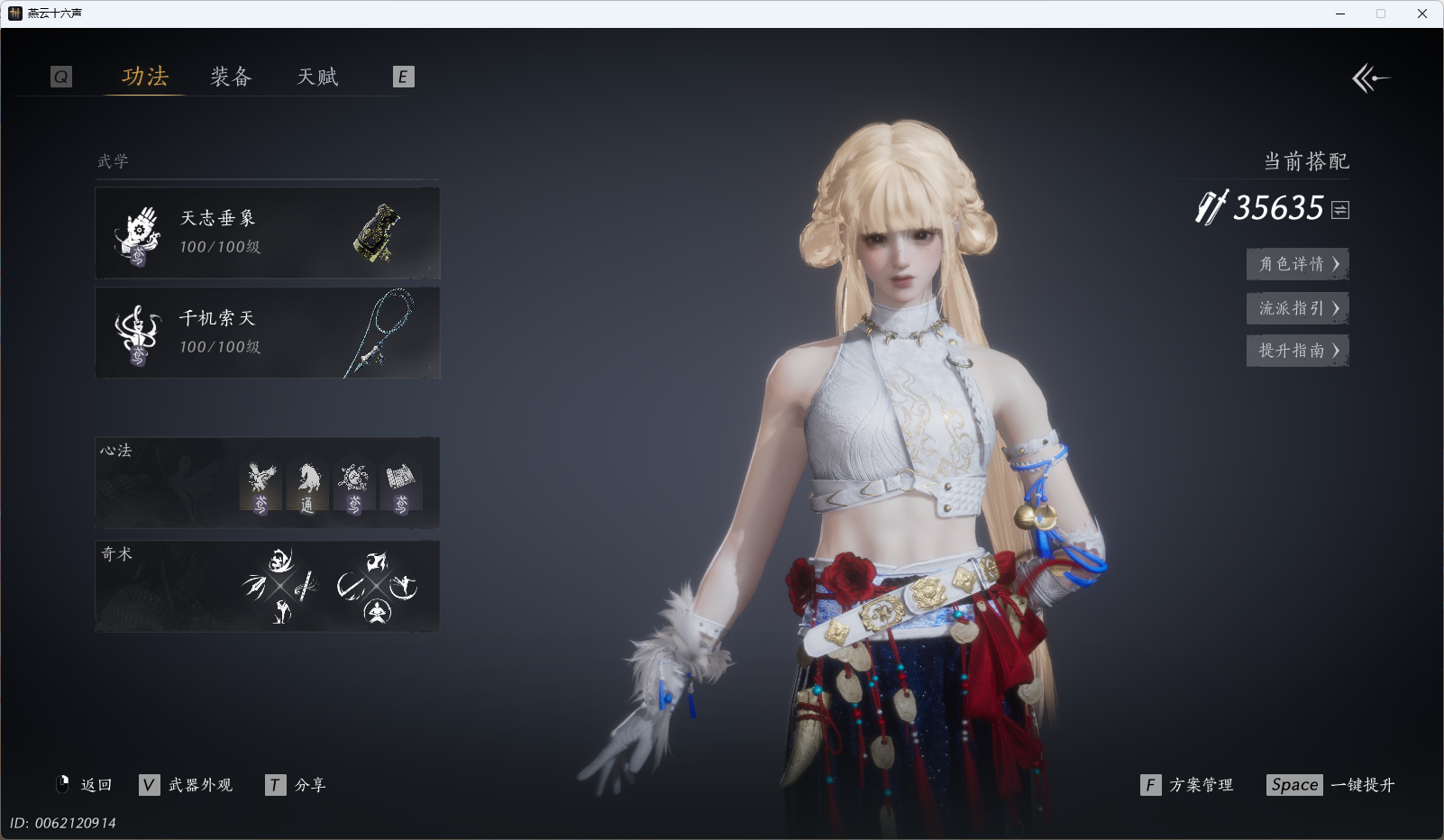Screen dimensions: 1444x840
Task: Open 角色详情 character details
Action: tap(1297, 264)
